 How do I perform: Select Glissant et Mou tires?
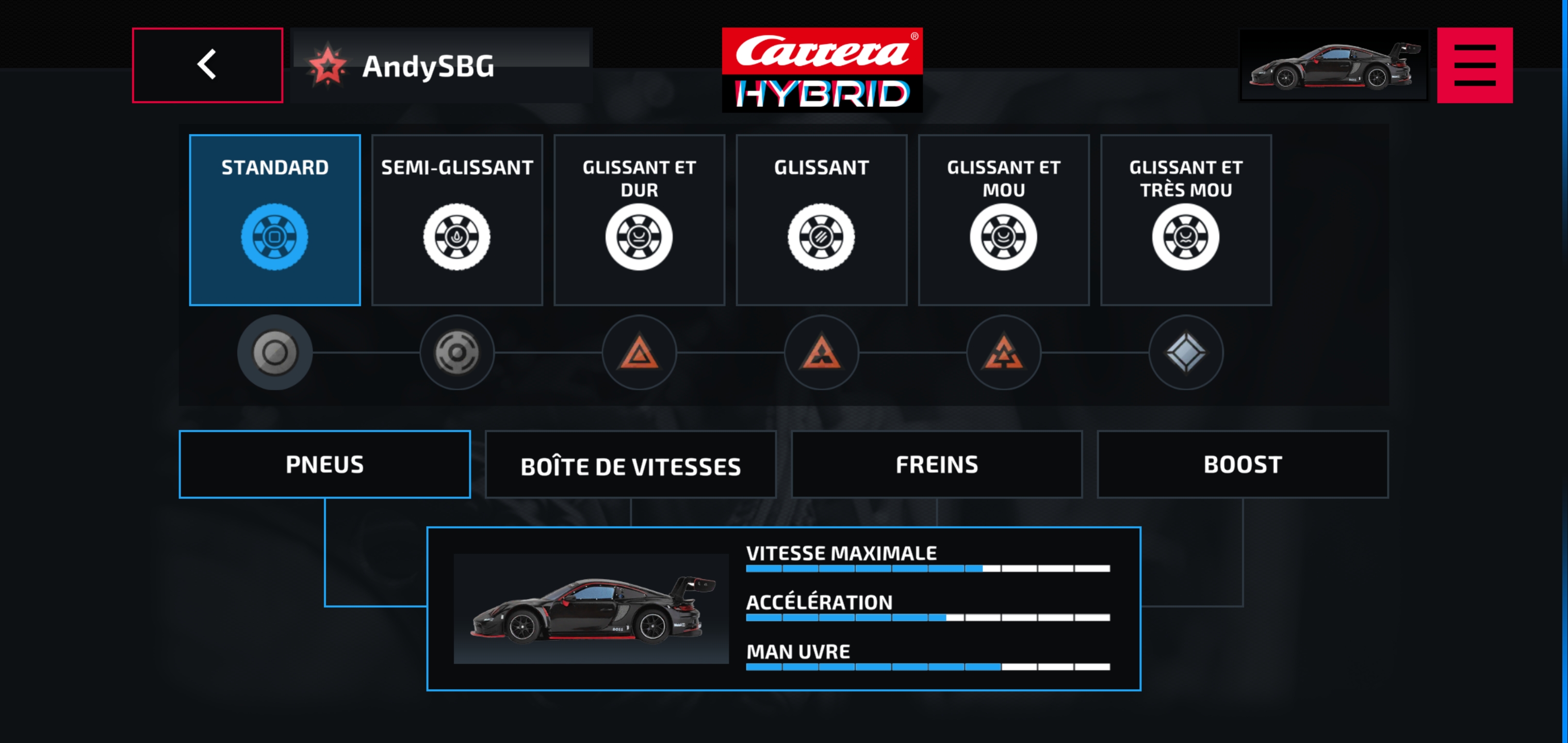(1003, 219)
